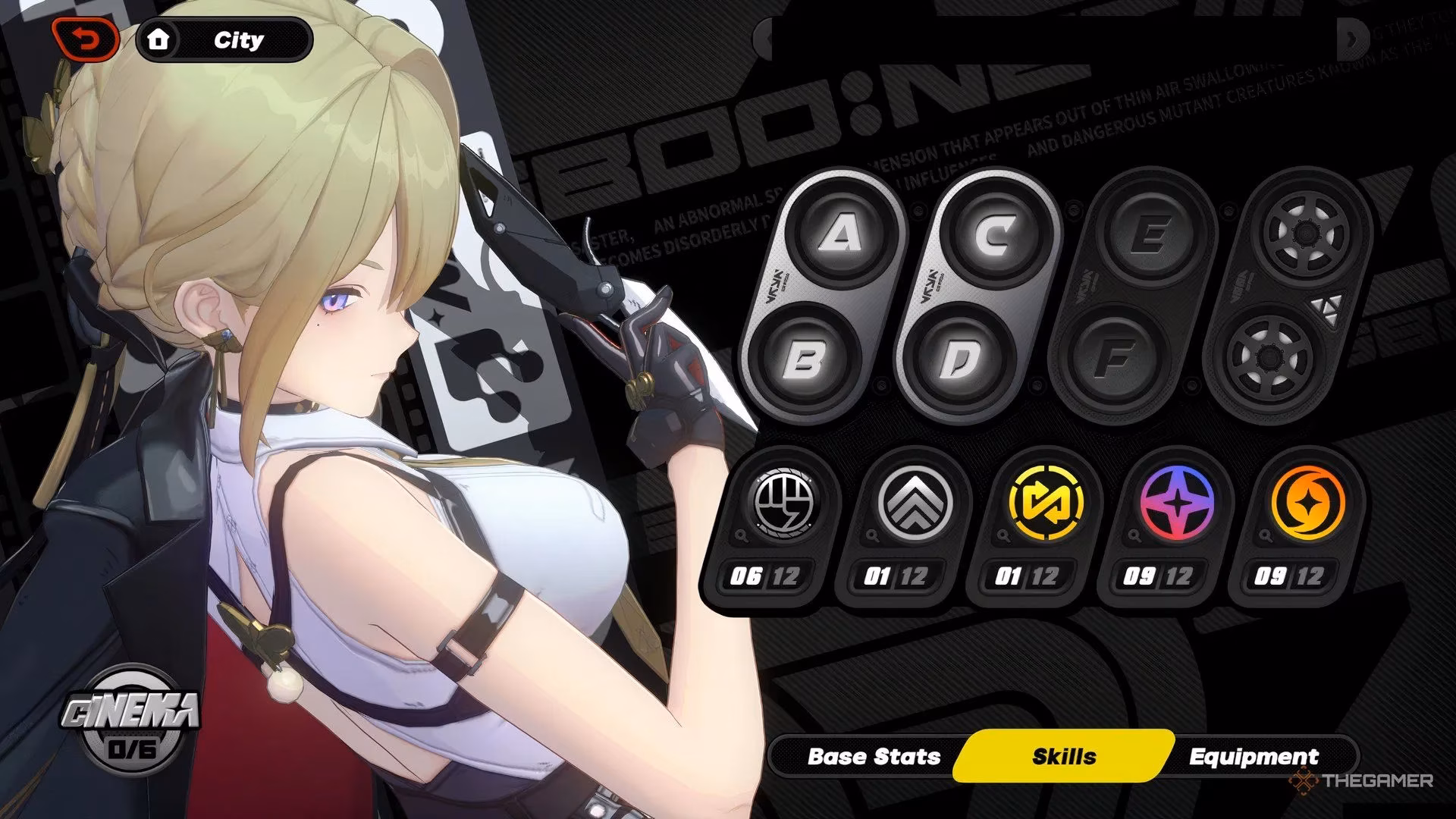Open the Equipment tab
The width and height of the screenshot is (1456, 819).
pyautogui.click(x=1254, y=756)
